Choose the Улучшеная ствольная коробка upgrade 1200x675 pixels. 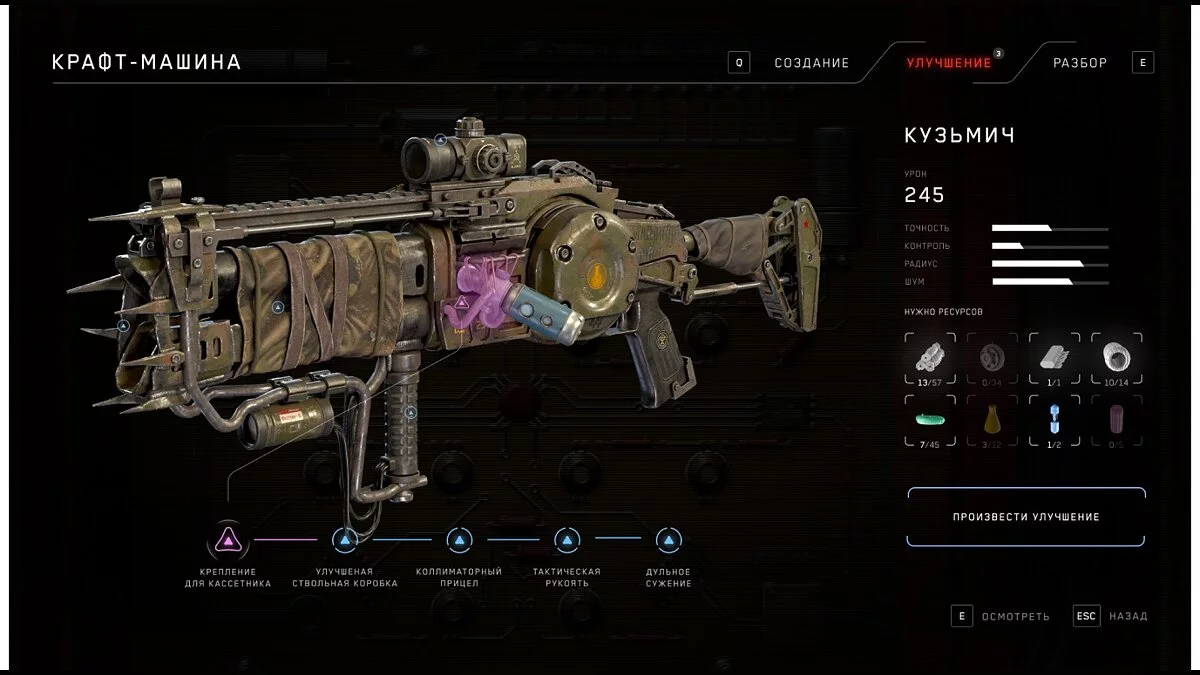click(344, 541)
